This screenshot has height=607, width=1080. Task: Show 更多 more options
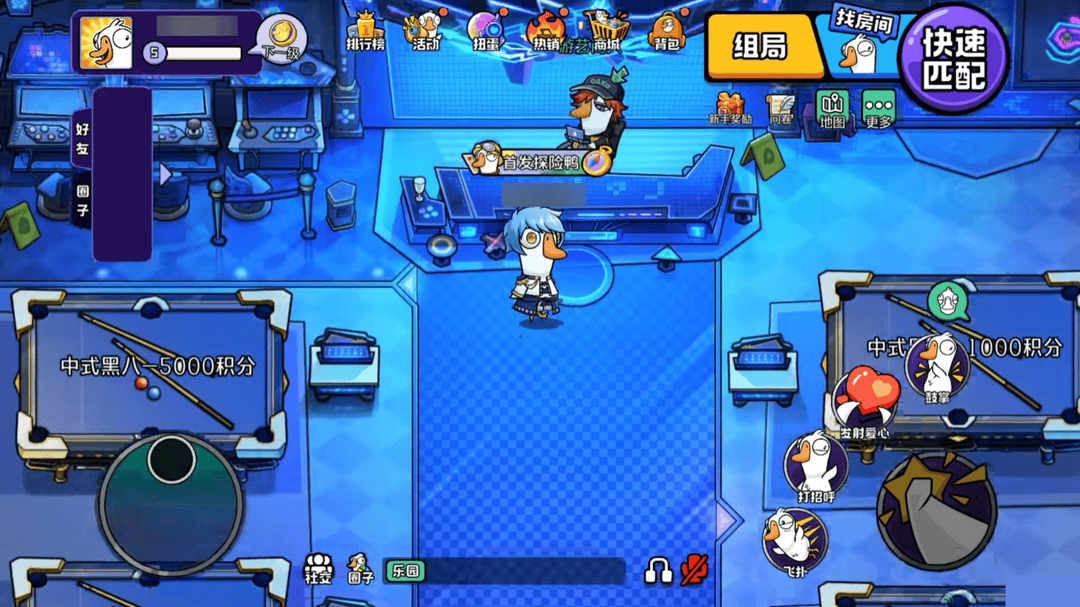(878, 108)
